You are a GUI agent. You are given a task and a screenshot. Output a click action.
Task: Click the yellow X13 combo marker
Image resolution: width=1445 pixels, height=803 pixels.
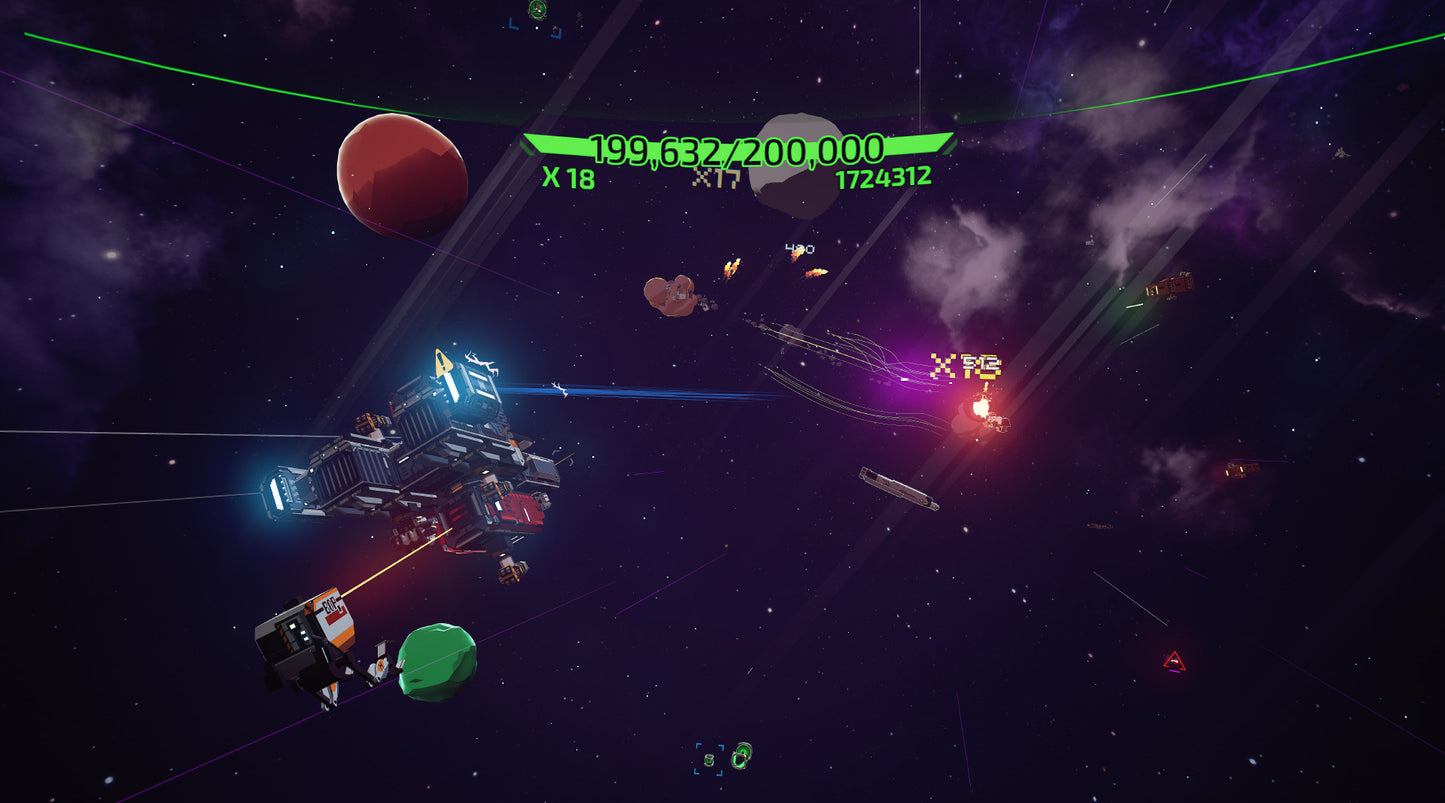(x=963, y=367)
